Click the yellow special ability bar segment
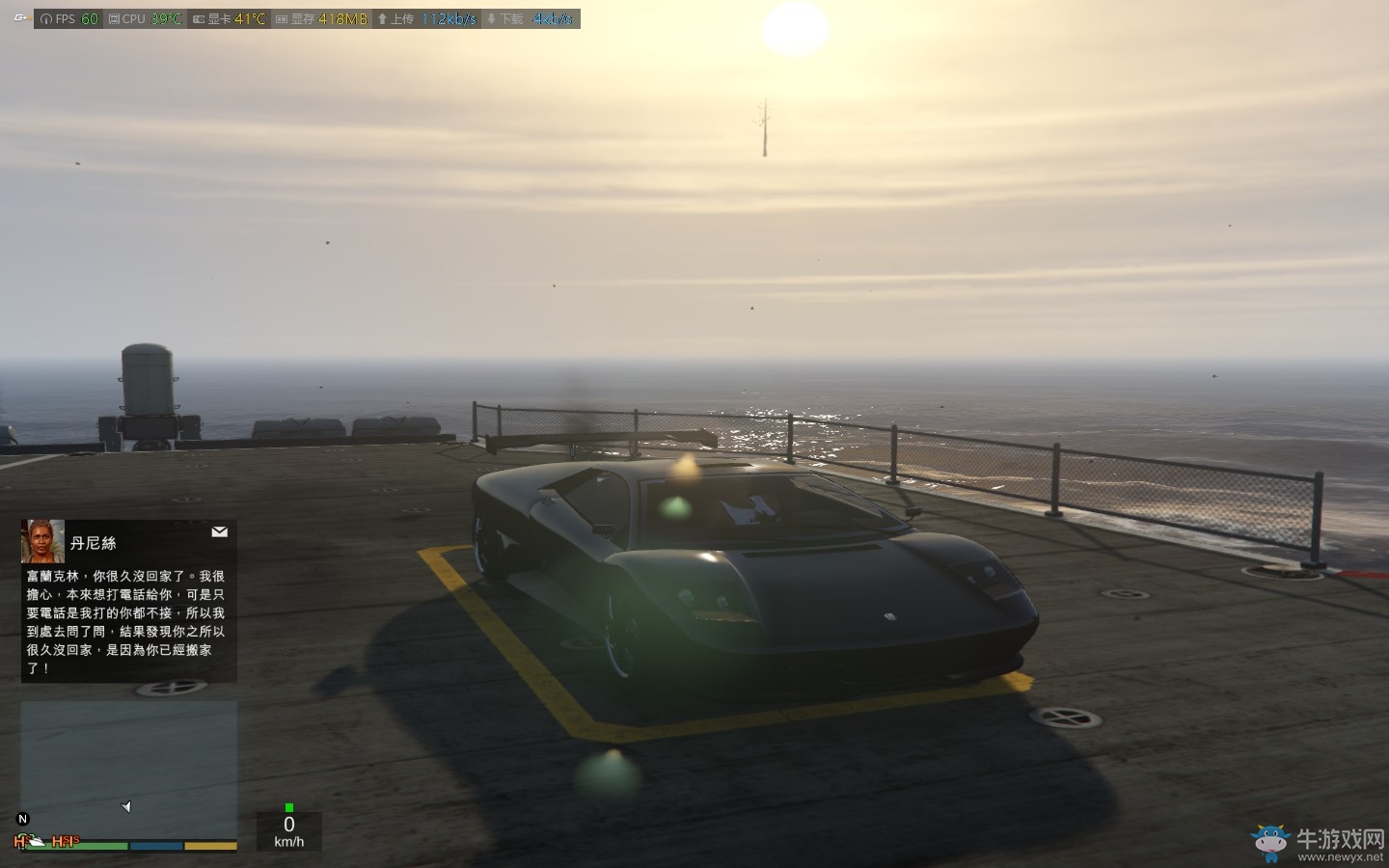 (210, 845)
